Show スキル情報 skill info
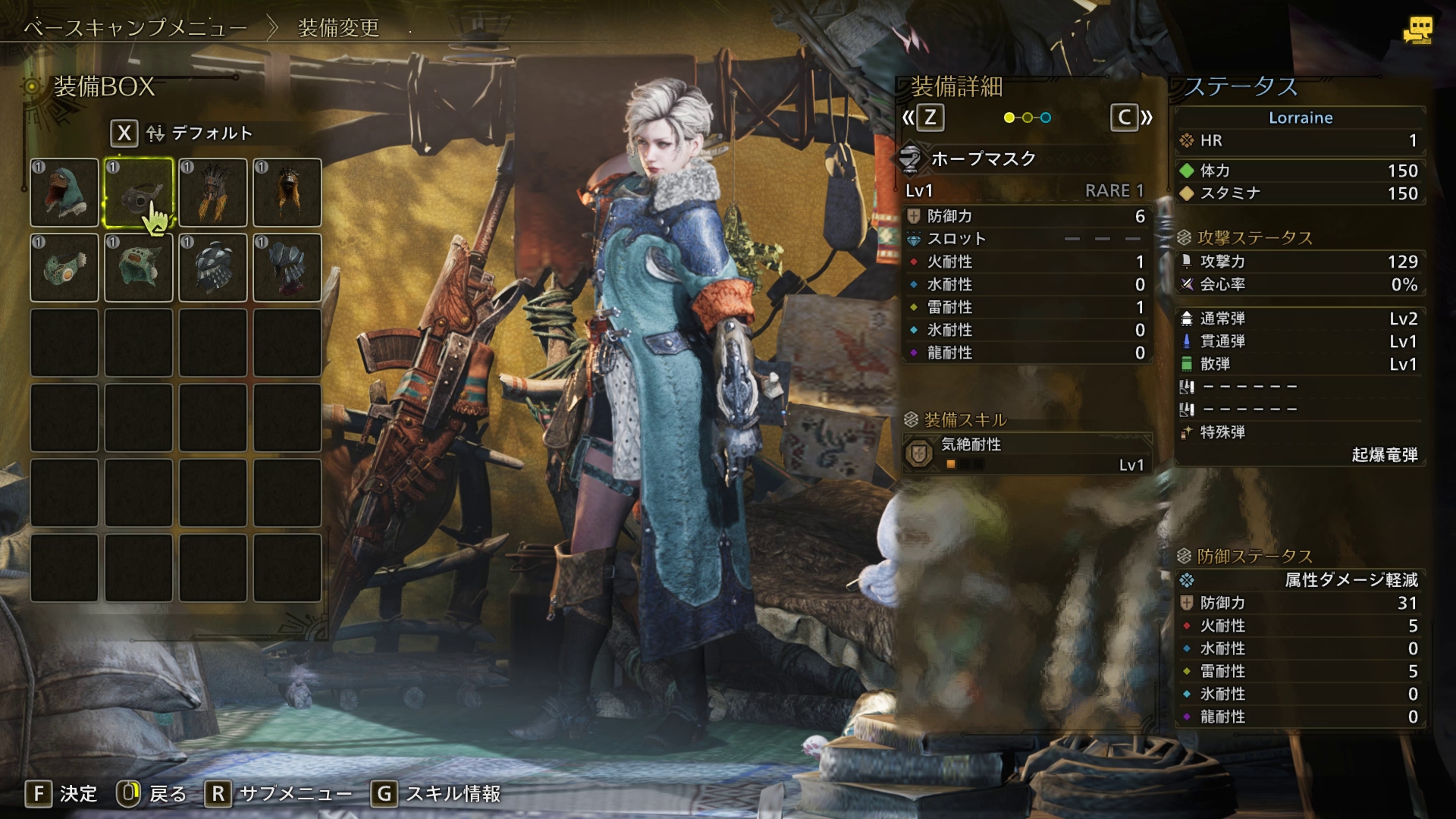This screenshot has height=819, width=1456. pyautogui.click(x=436, y=793)
